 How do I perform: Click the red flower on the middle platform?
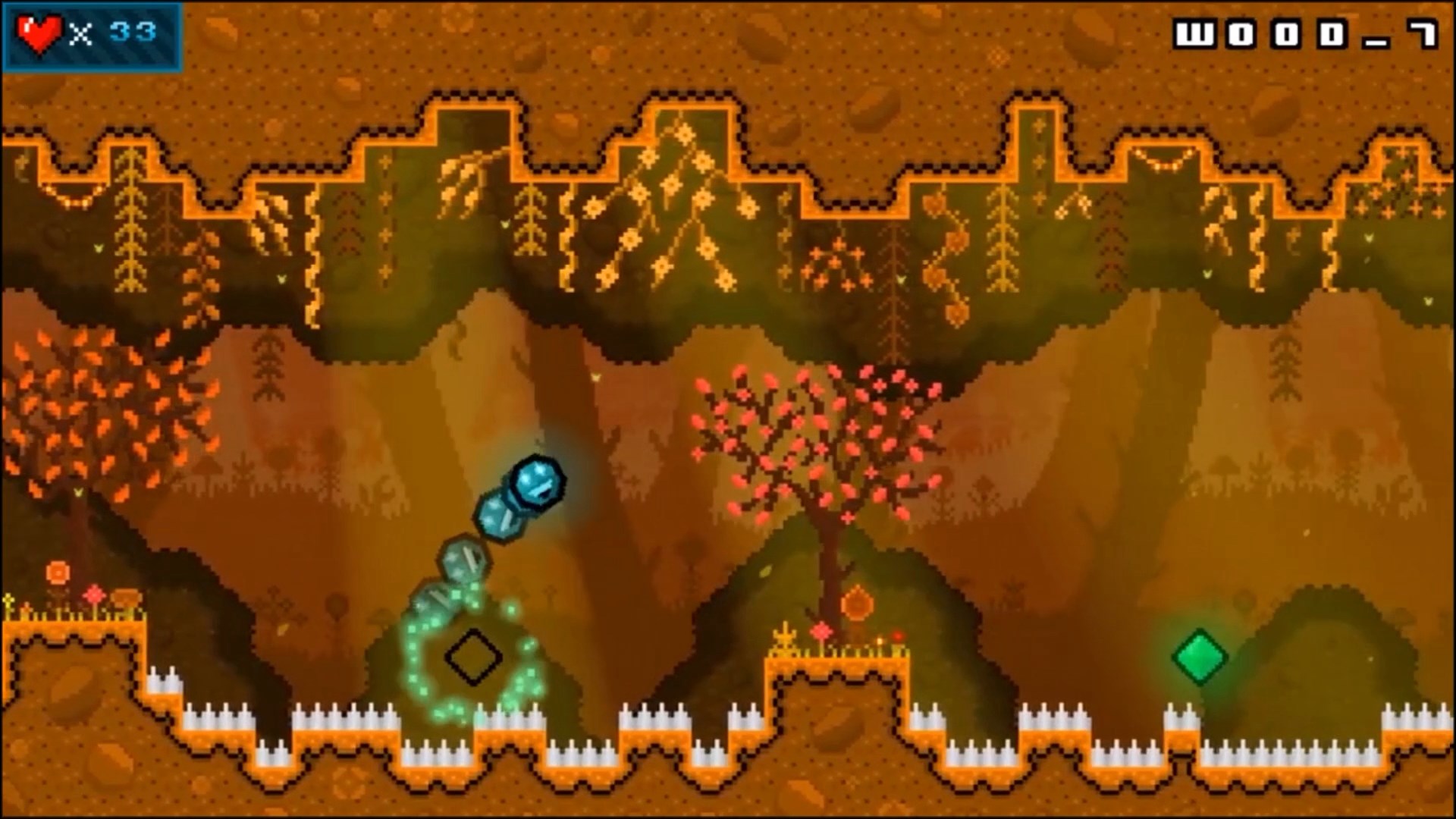pyautogui.click(x=821, y=629)
